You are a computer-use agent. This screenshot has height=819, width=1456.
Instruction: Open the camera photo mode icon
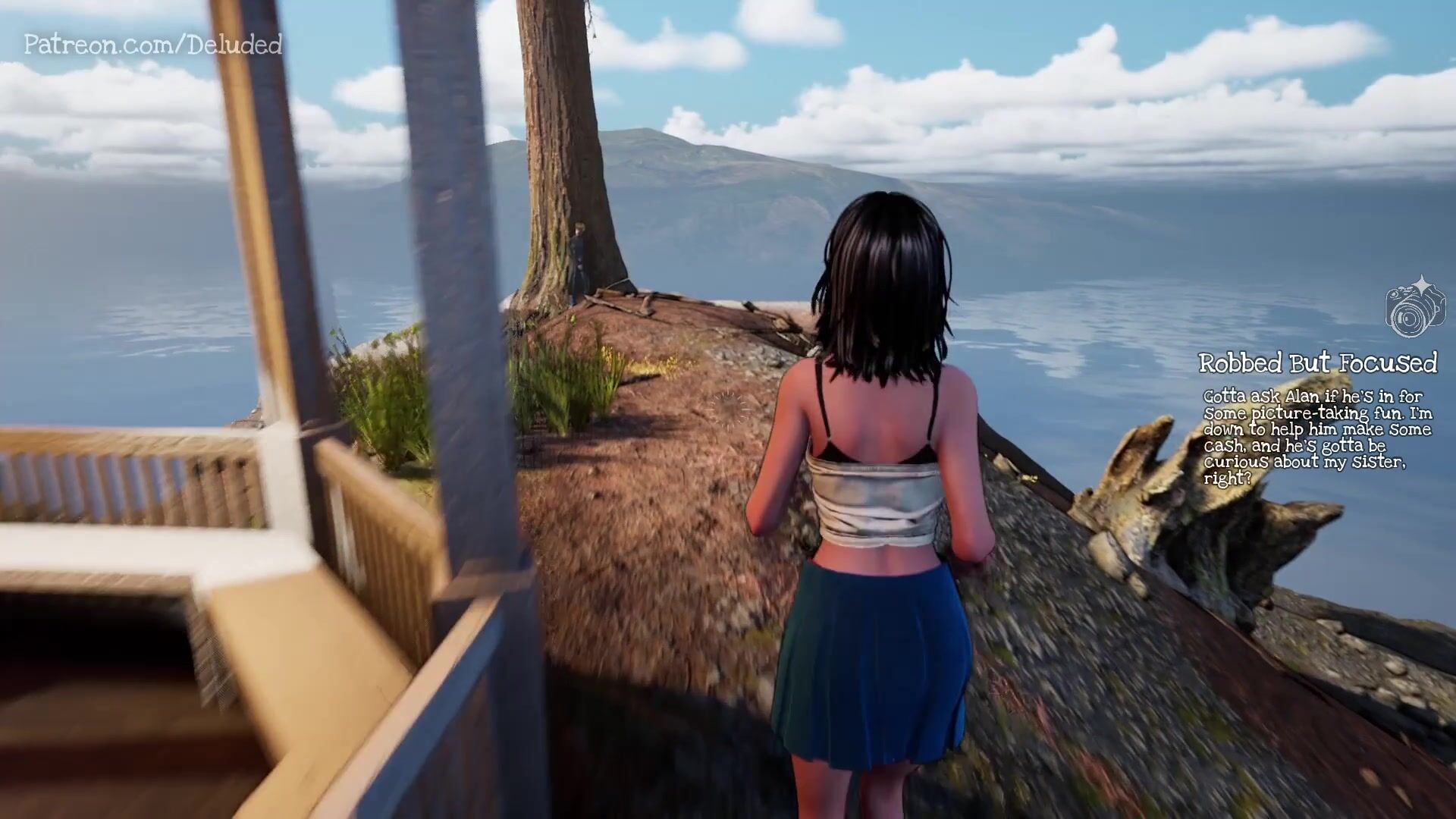point(1414,308)
